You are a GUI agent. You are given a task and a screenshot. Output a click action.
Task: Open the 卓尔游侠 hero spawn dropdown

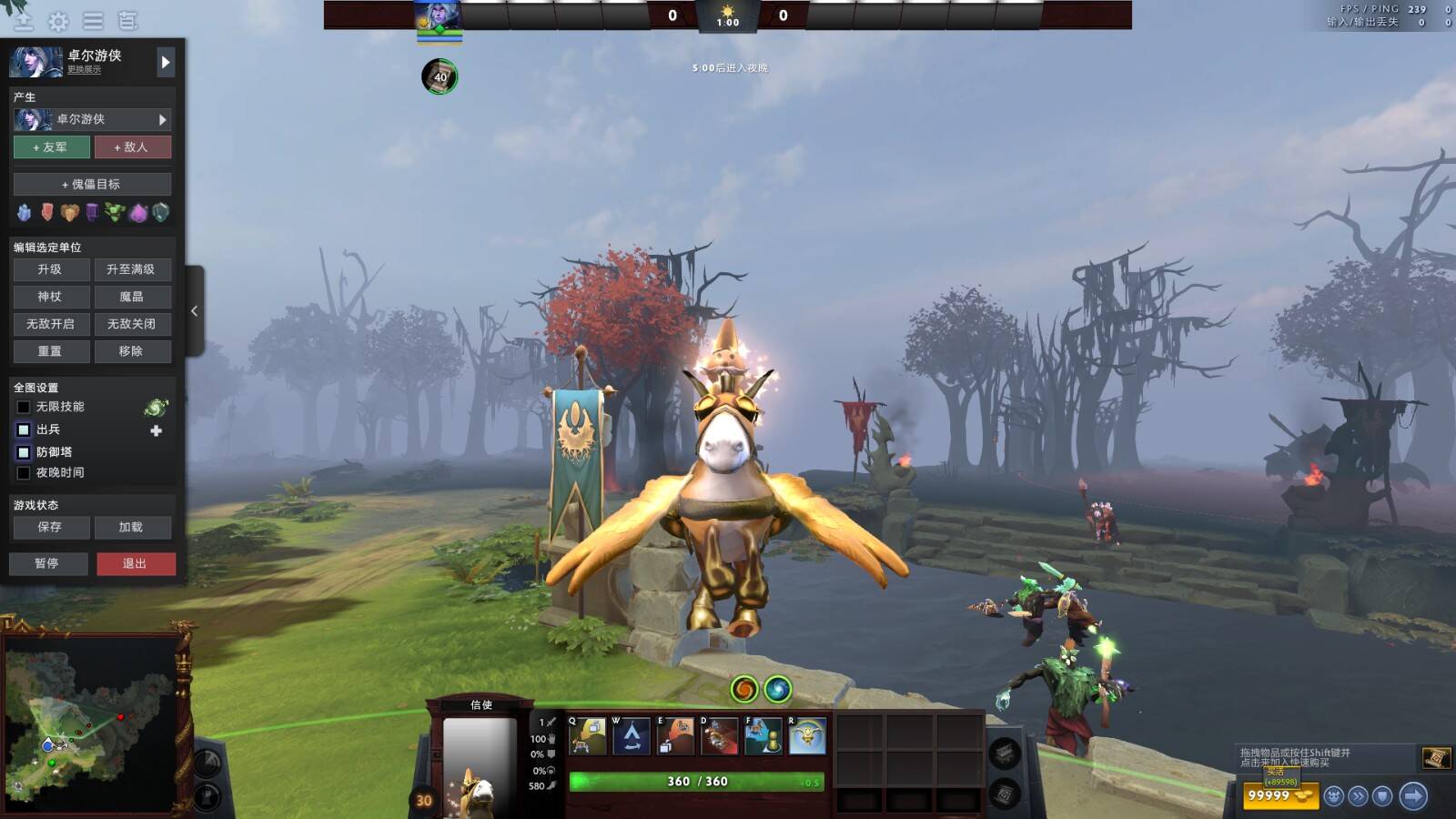[x=92, y=119]
